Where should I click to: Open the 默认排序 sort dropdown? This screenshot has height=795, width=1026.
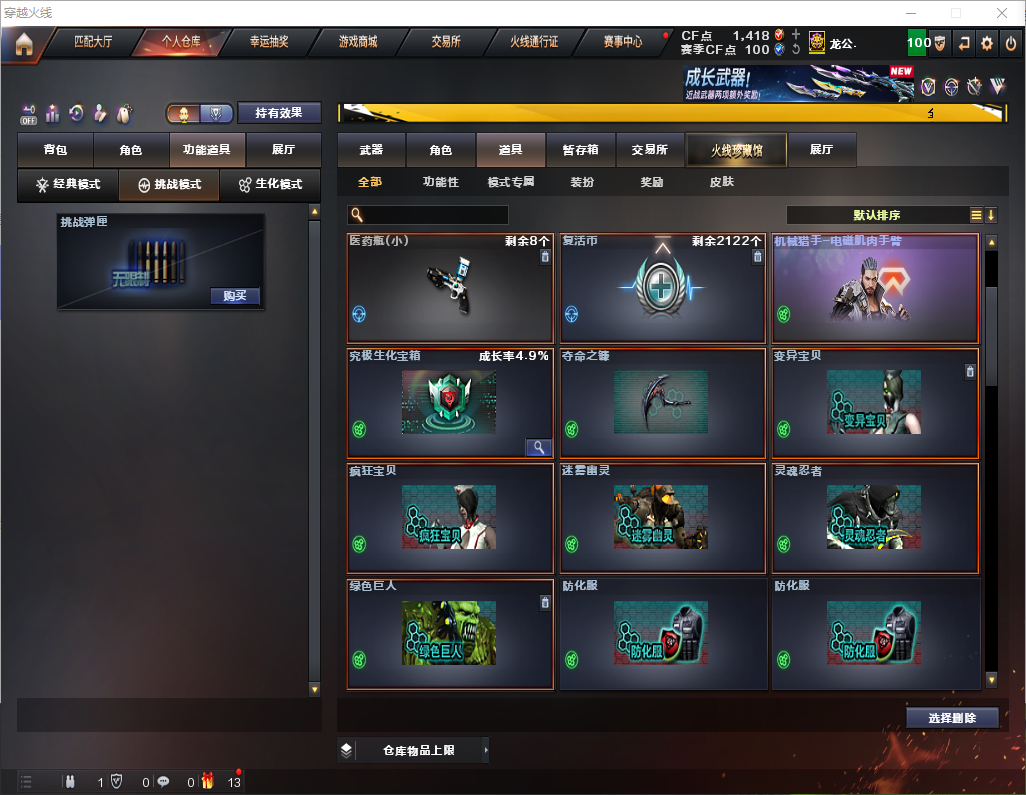[x=876, y=215]
